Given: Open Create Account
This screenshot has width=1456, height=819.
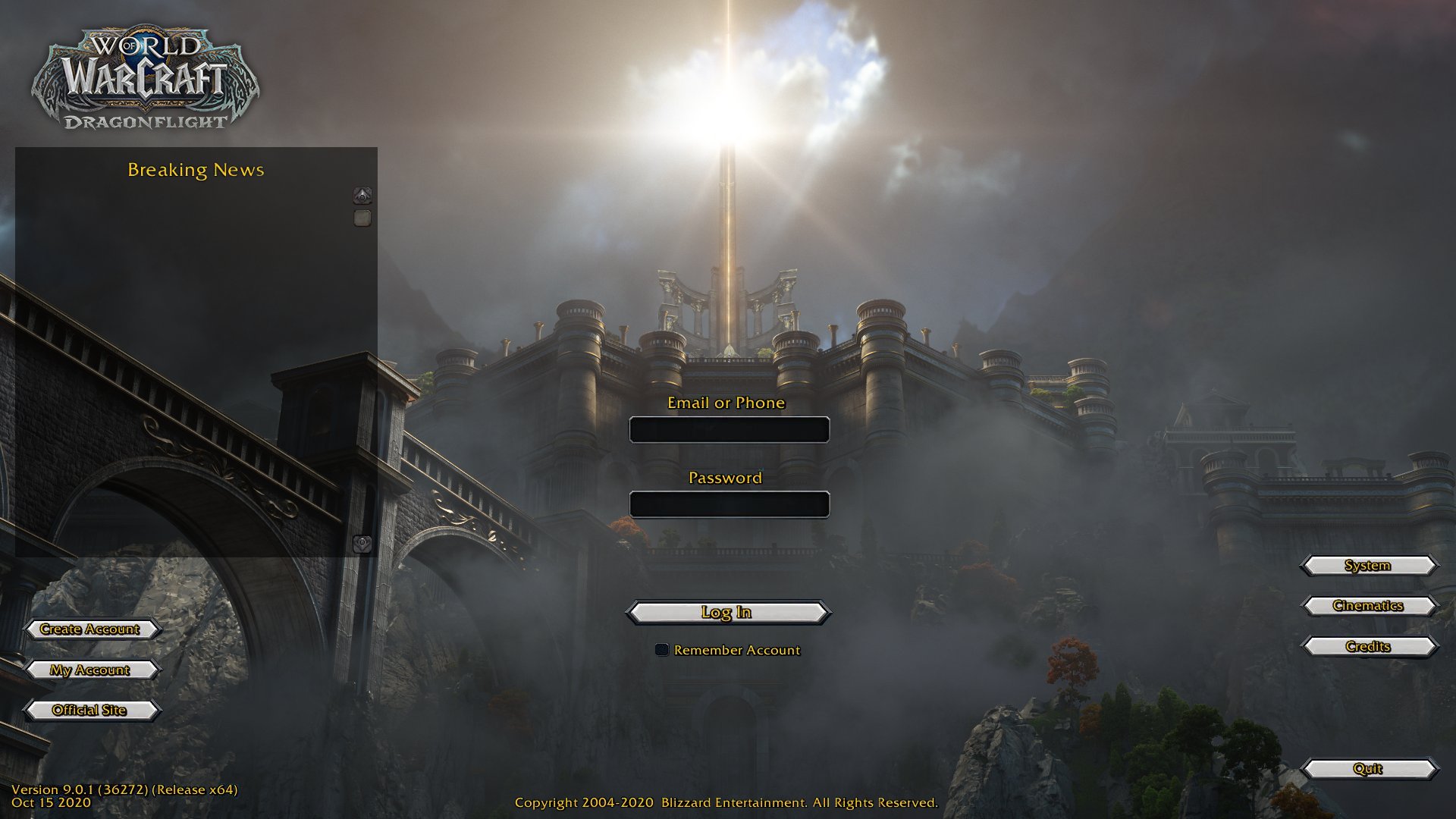Looking at the screenshot, I should tap(91, 629).
